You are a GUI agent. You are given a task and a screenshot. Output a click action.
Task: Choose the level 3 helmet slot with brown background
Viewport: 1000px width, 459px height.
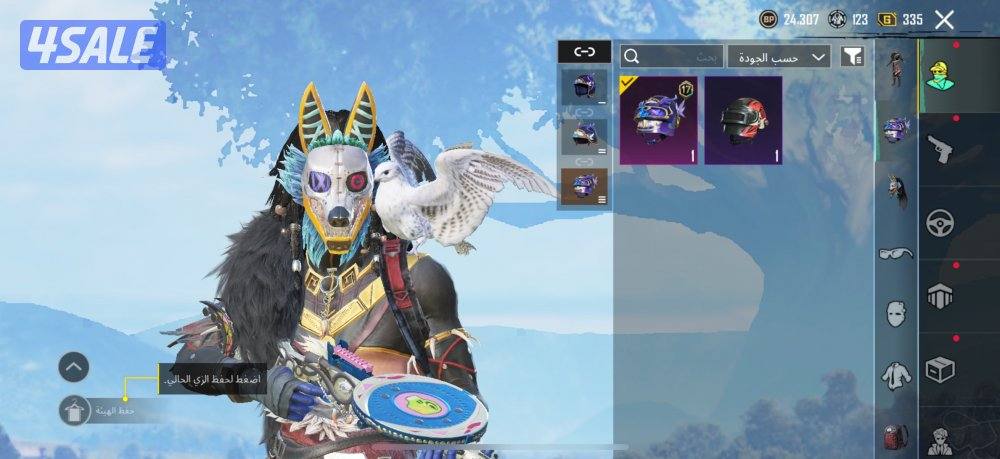pos(584,186)
